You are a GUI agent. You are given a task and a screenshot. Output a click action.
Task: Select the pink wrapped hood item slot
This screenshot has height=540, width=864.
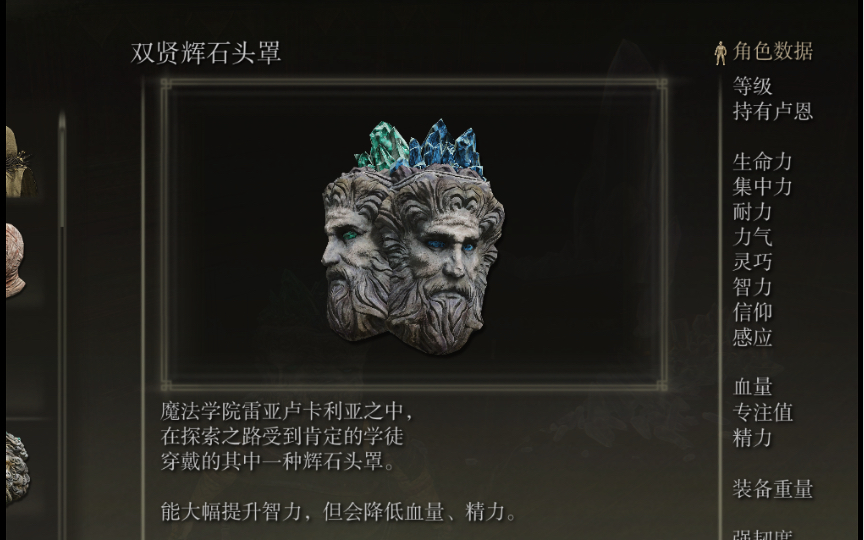(16, 260)
